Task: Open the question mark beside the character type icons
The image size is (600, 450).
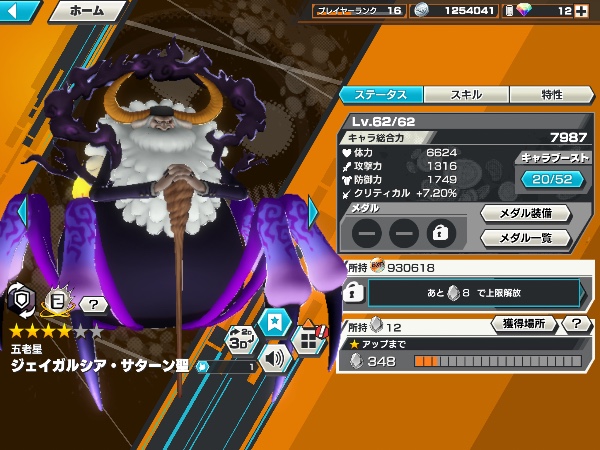Action: (94, 304)
